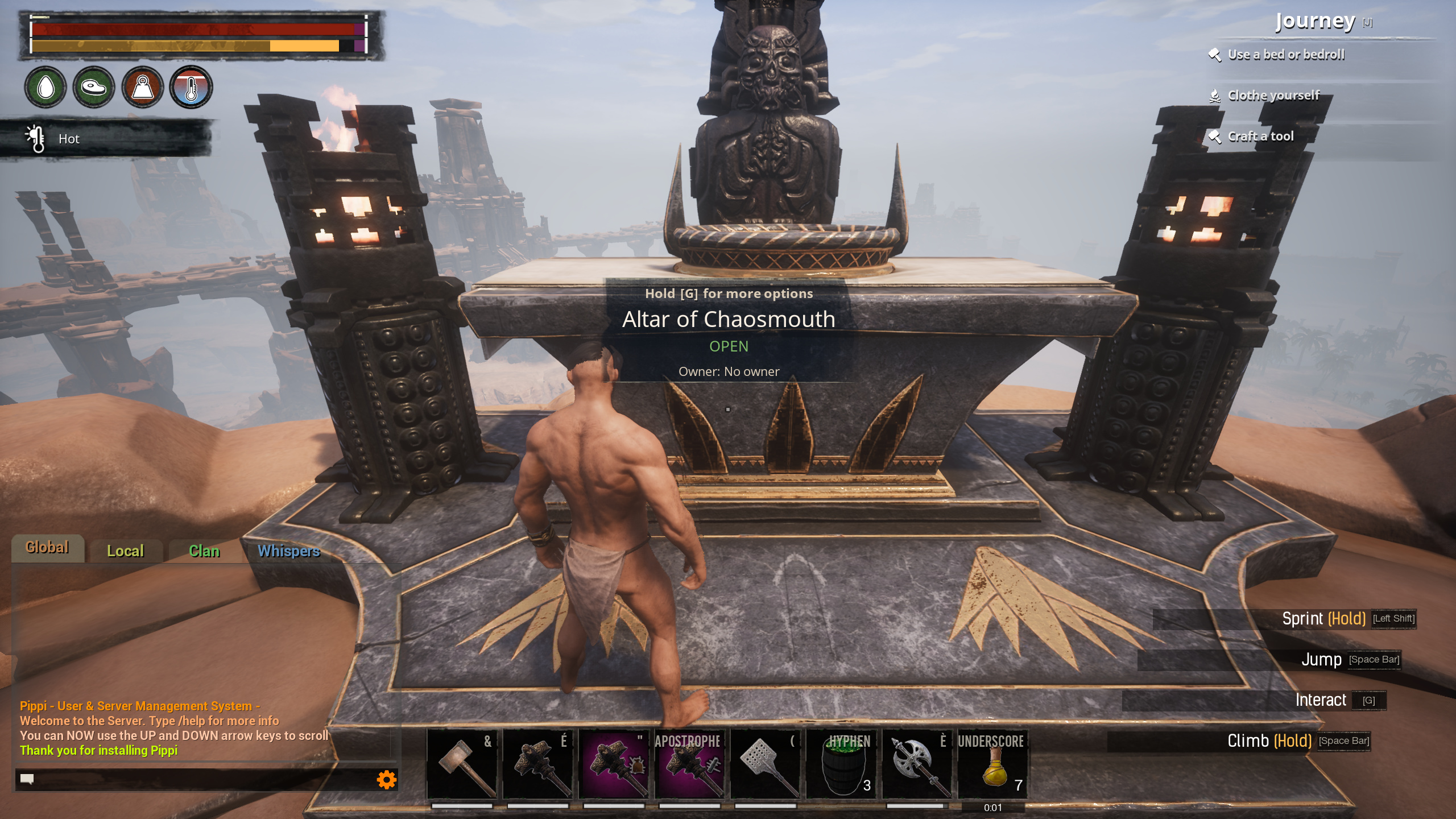Click the water drop thirst icon

point(45,87)
